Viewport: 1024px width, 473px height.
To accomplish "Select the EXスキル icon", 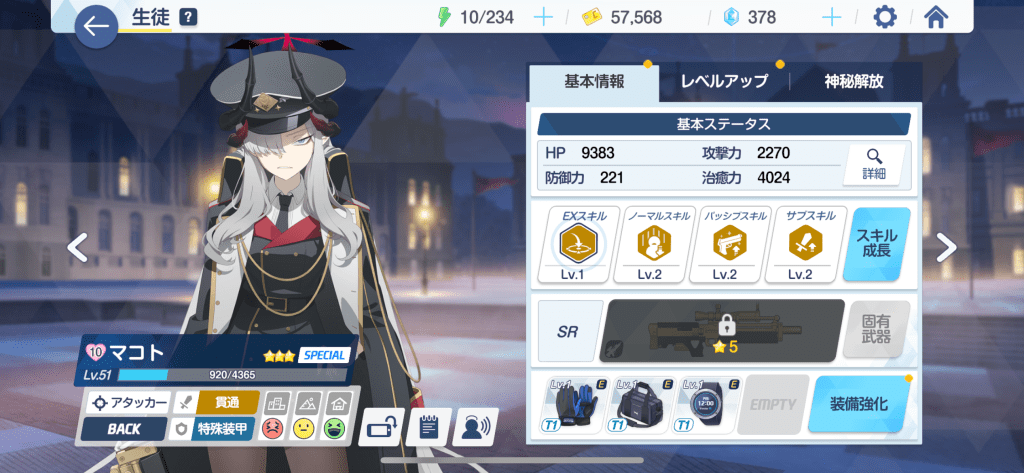I will pos(578,244).
